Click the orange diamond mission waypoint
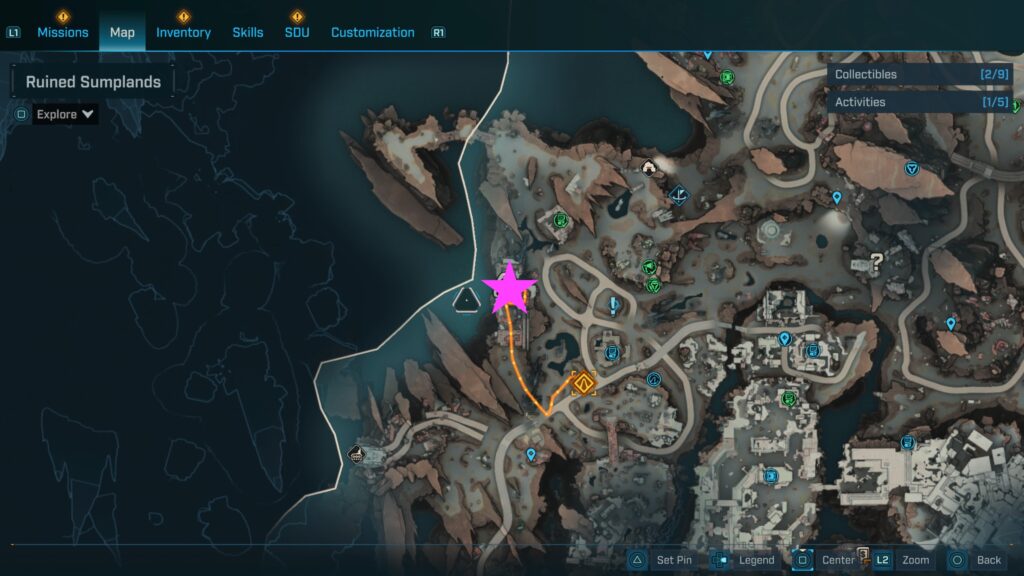 [x=583, y=382]
